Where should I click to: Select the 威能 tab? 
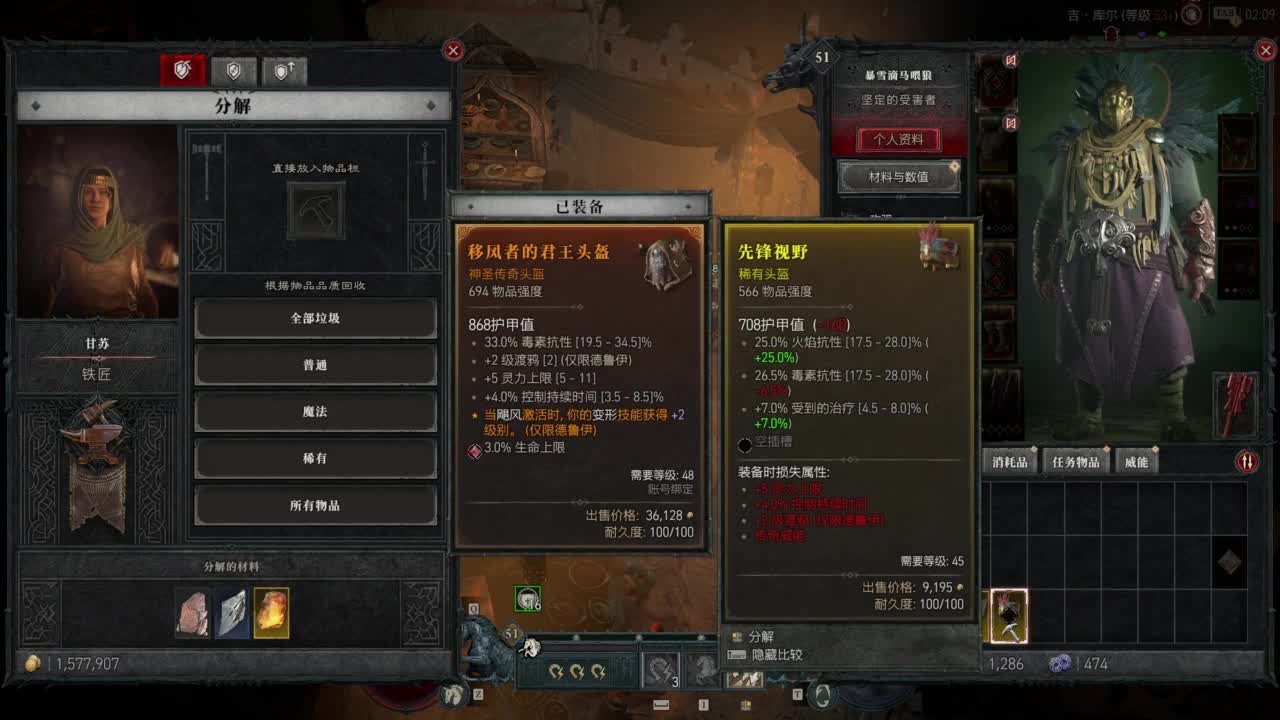point(1138,461)
